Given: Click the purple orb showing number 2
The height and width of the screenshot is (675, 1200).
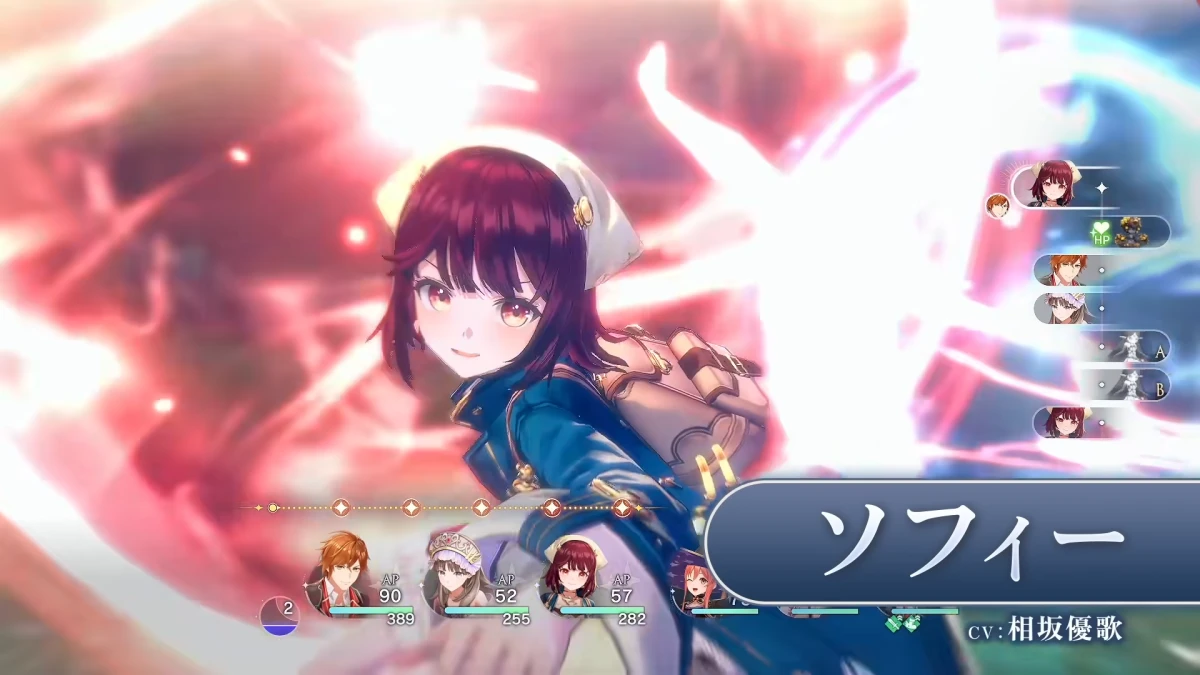Looking at the screenshot, I should (x=279, y=615).
